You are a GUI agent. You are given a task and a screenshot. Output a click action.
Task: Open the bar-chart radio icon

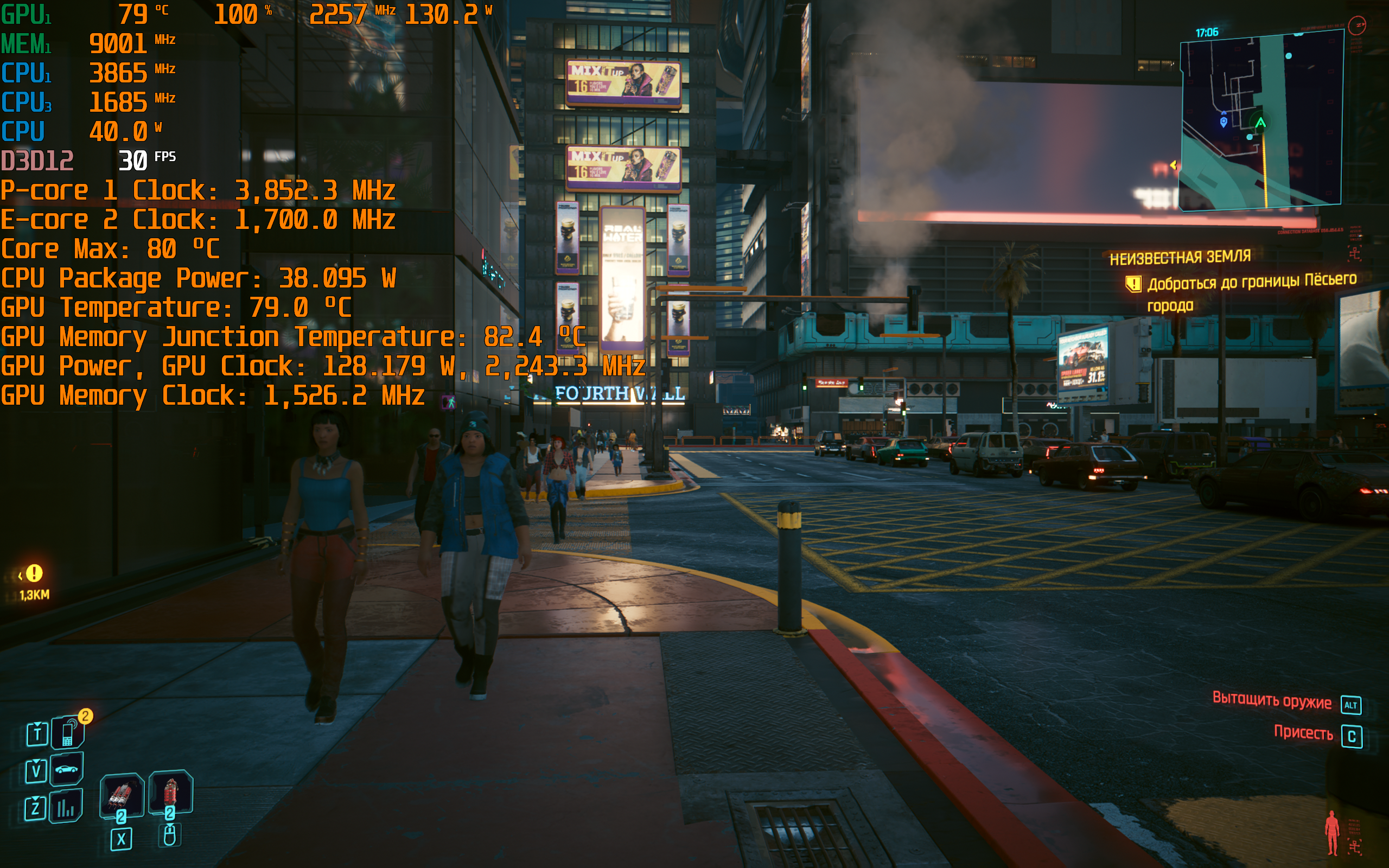pyautogui.click(x=66, y=807)
